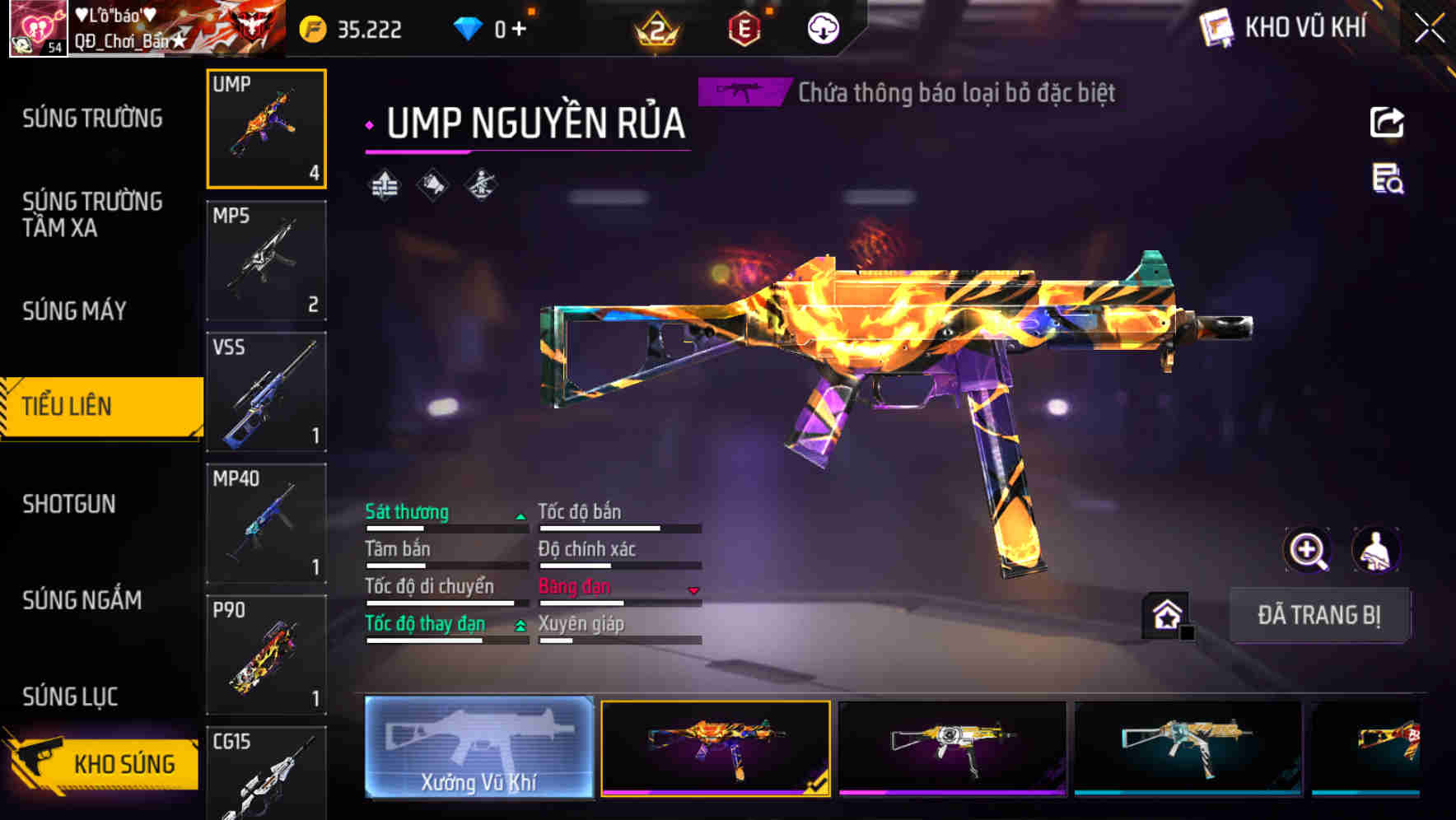The height and width of the screenshot is (820, 1456).
Task: Preview weapon on character model
Action: (x=1375, y=550)
